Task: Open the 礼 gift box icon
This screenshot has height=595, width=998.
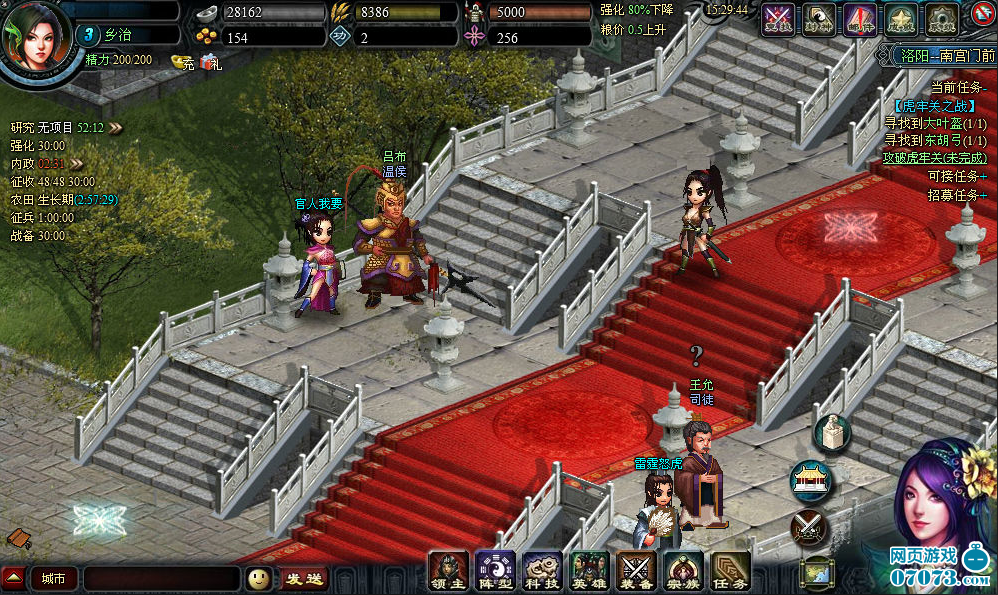Action: (210, 62)
